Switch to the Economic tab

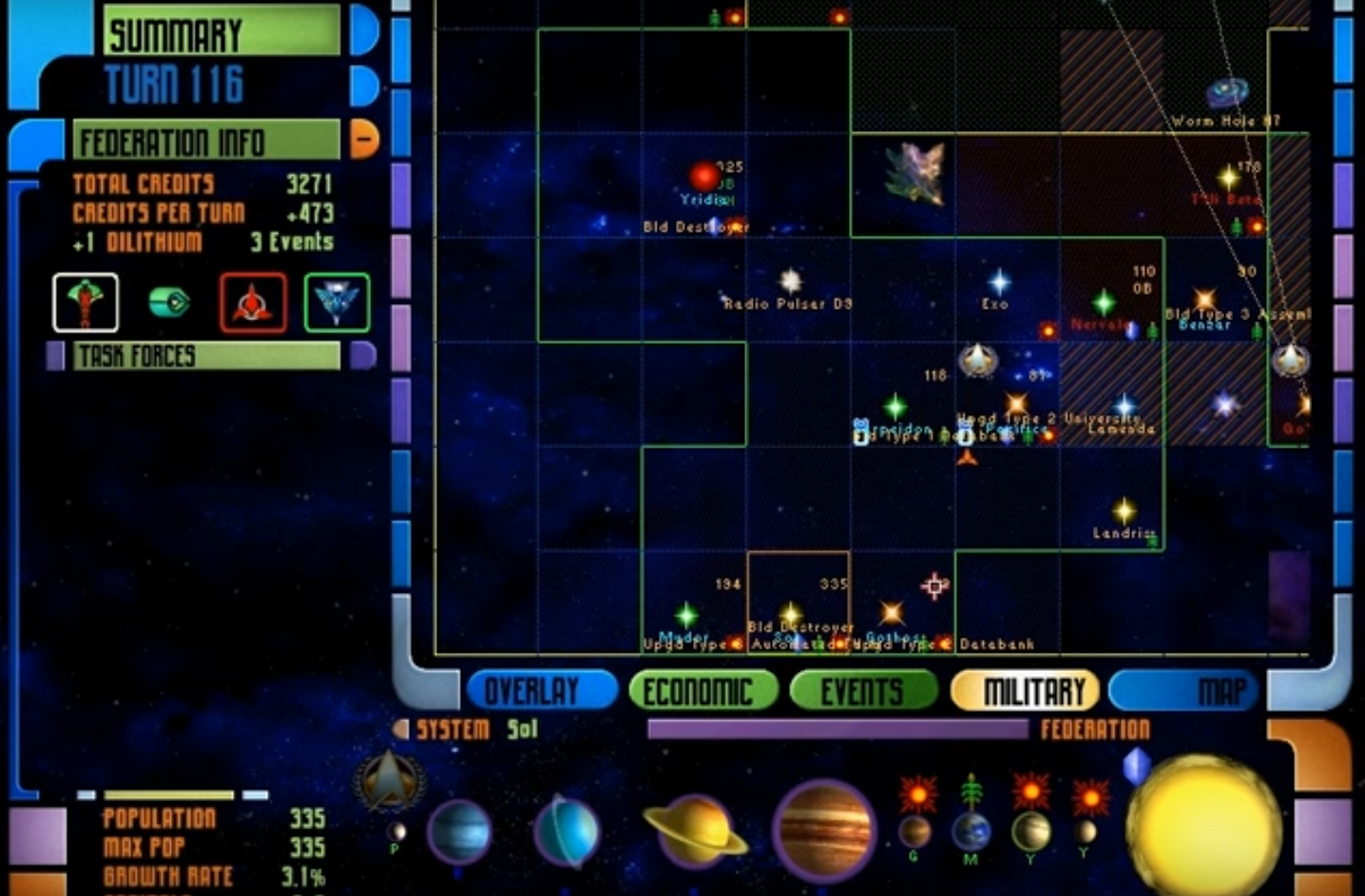click(x=702, y=690)
